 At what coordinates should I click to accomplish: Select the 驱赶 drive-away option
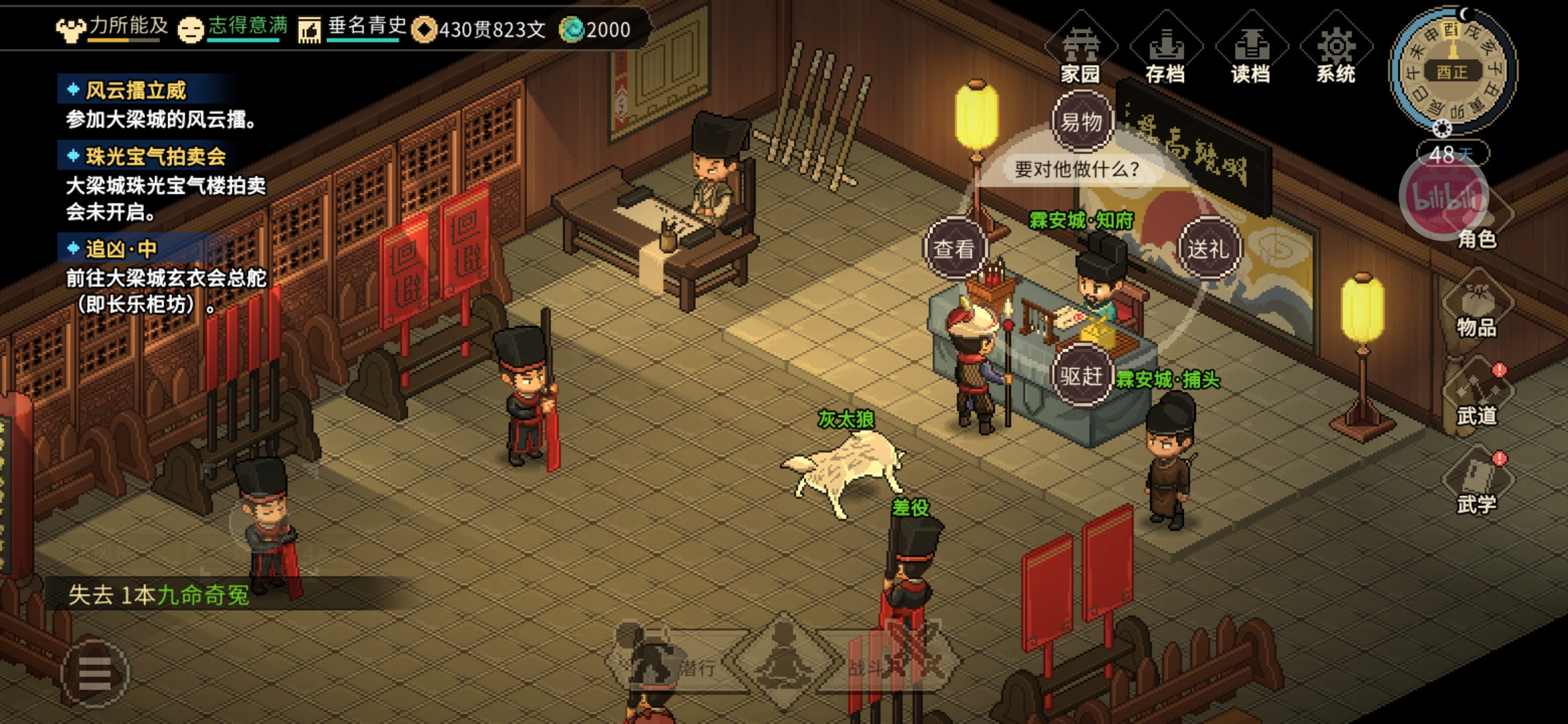[x=1081, y=376]
